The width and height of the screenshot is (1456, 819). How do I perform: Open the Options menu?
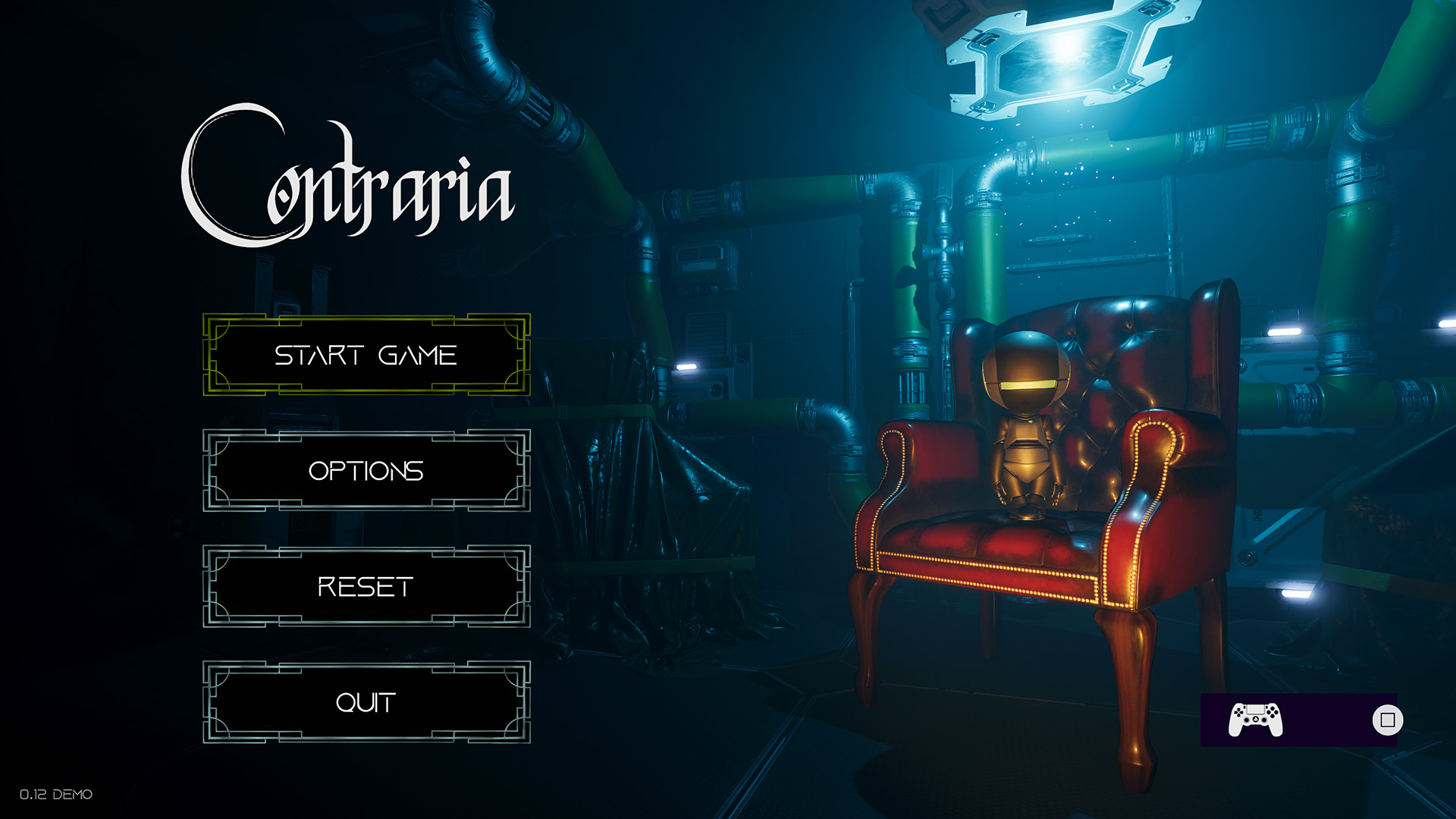click(x=366, y=471)
